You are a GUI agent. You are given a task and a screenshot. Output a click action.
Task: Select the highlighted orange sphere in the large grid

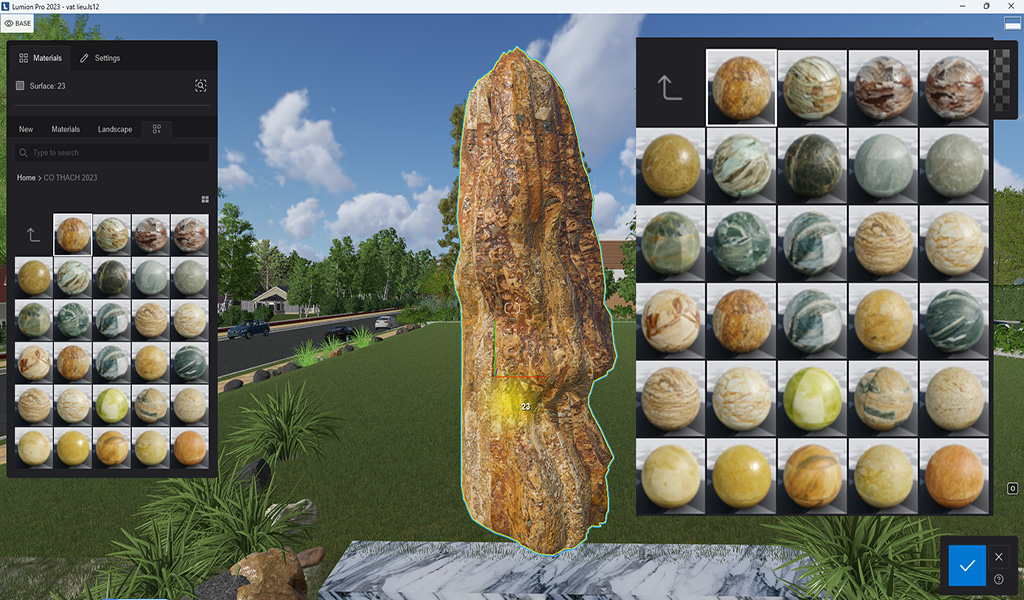click(741, 88)
